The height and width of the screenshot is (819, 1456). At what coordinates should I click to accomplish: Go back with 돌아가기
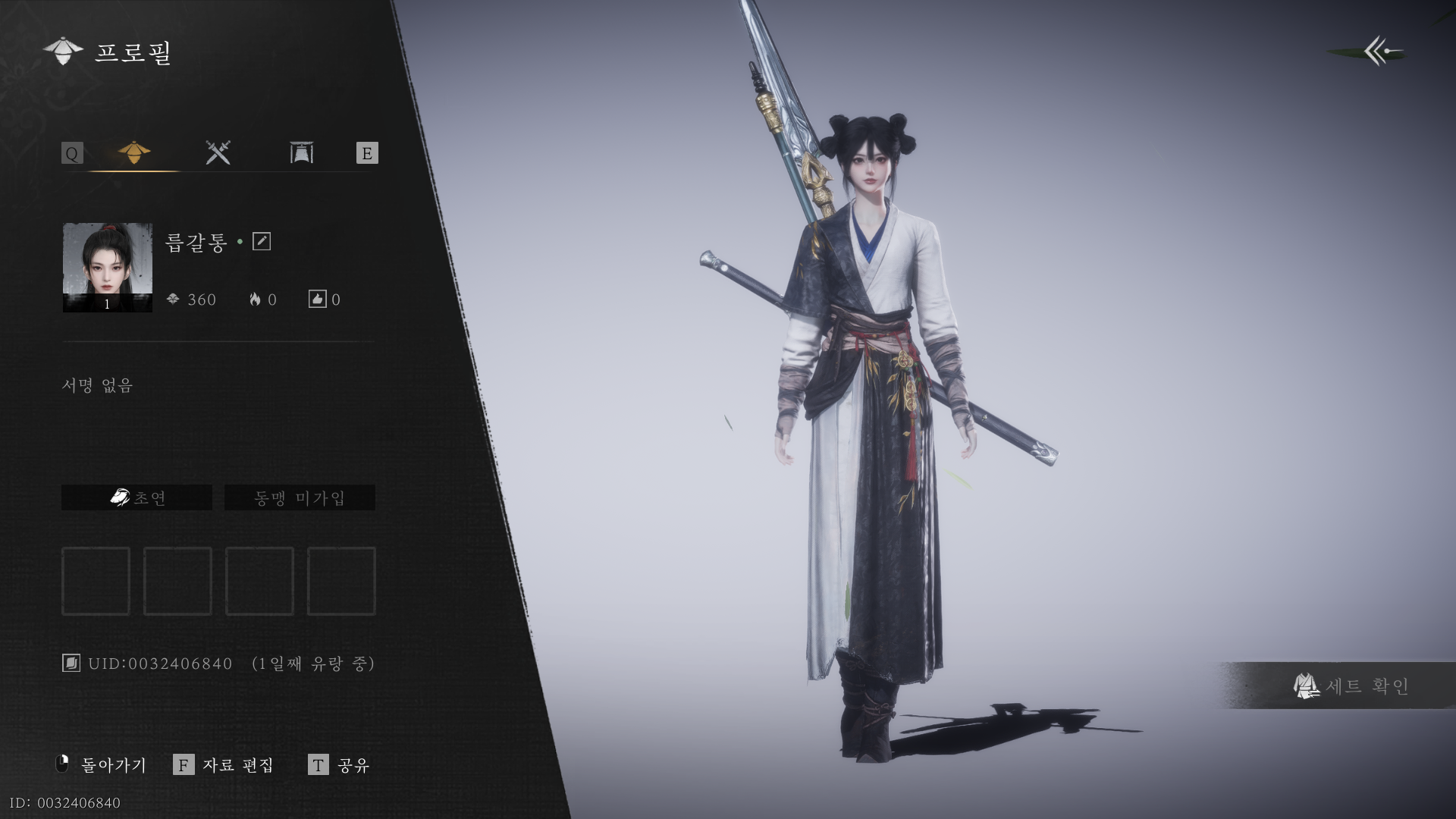click(x=102, y=764)
